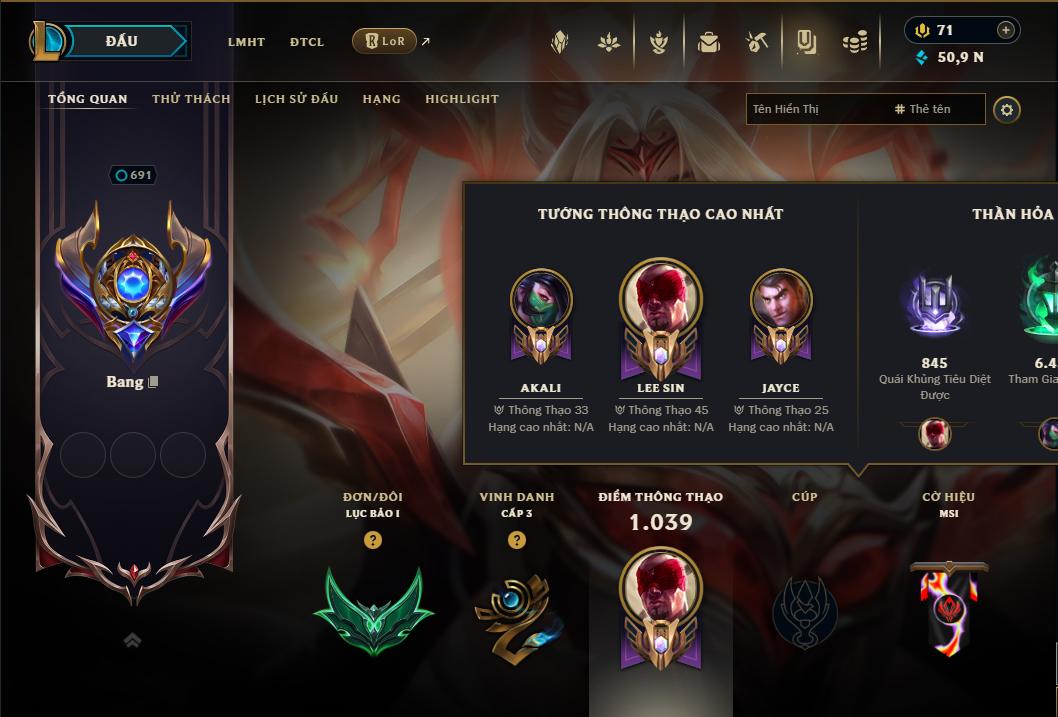Open the hammer crafting icon
Screen dimensions: 1058x717
pyautogui.click(x=757, y=42)
